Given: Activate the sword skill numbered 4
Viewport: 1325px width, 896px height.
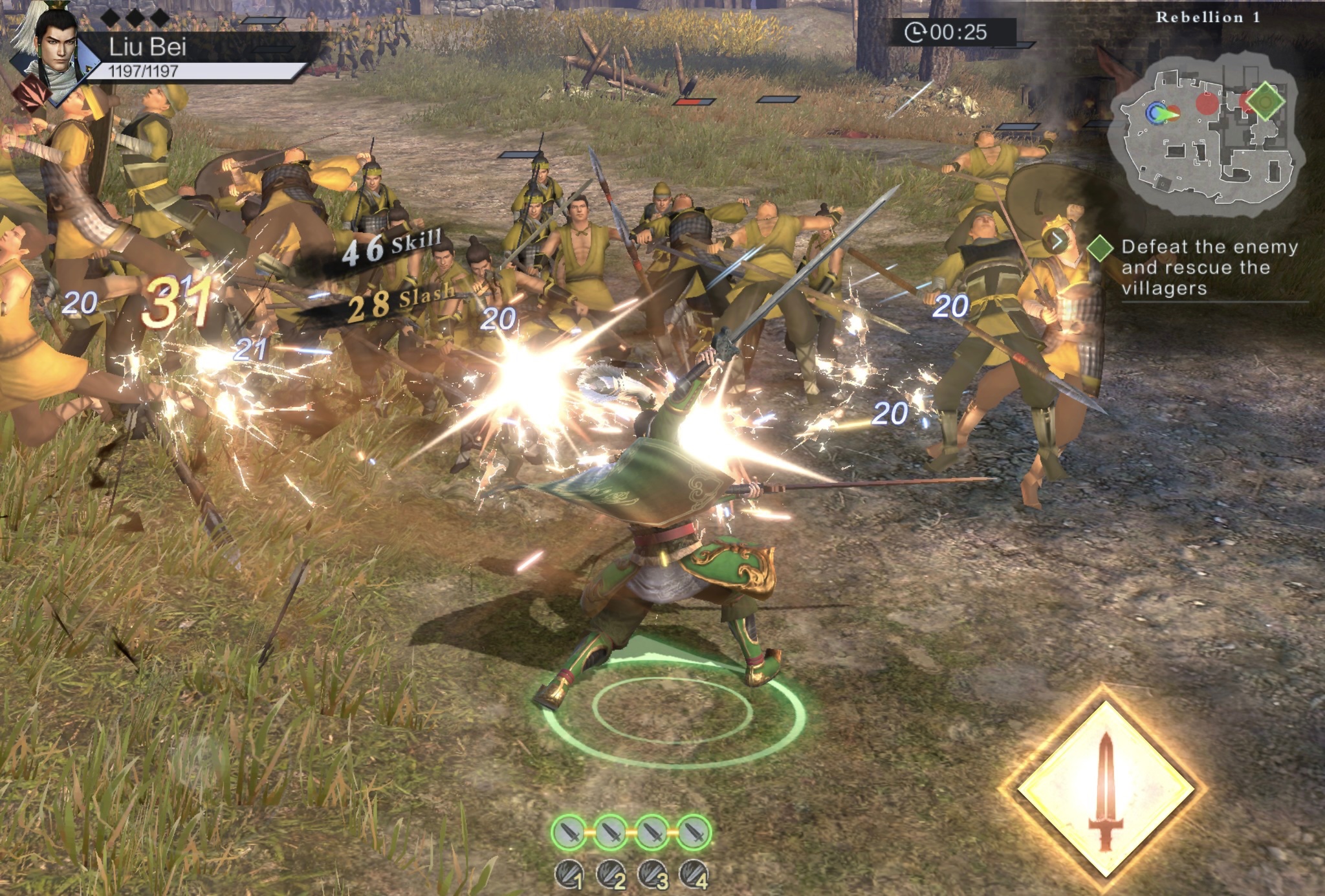Looking at the screenshot, I should click(x=694, y=875).
